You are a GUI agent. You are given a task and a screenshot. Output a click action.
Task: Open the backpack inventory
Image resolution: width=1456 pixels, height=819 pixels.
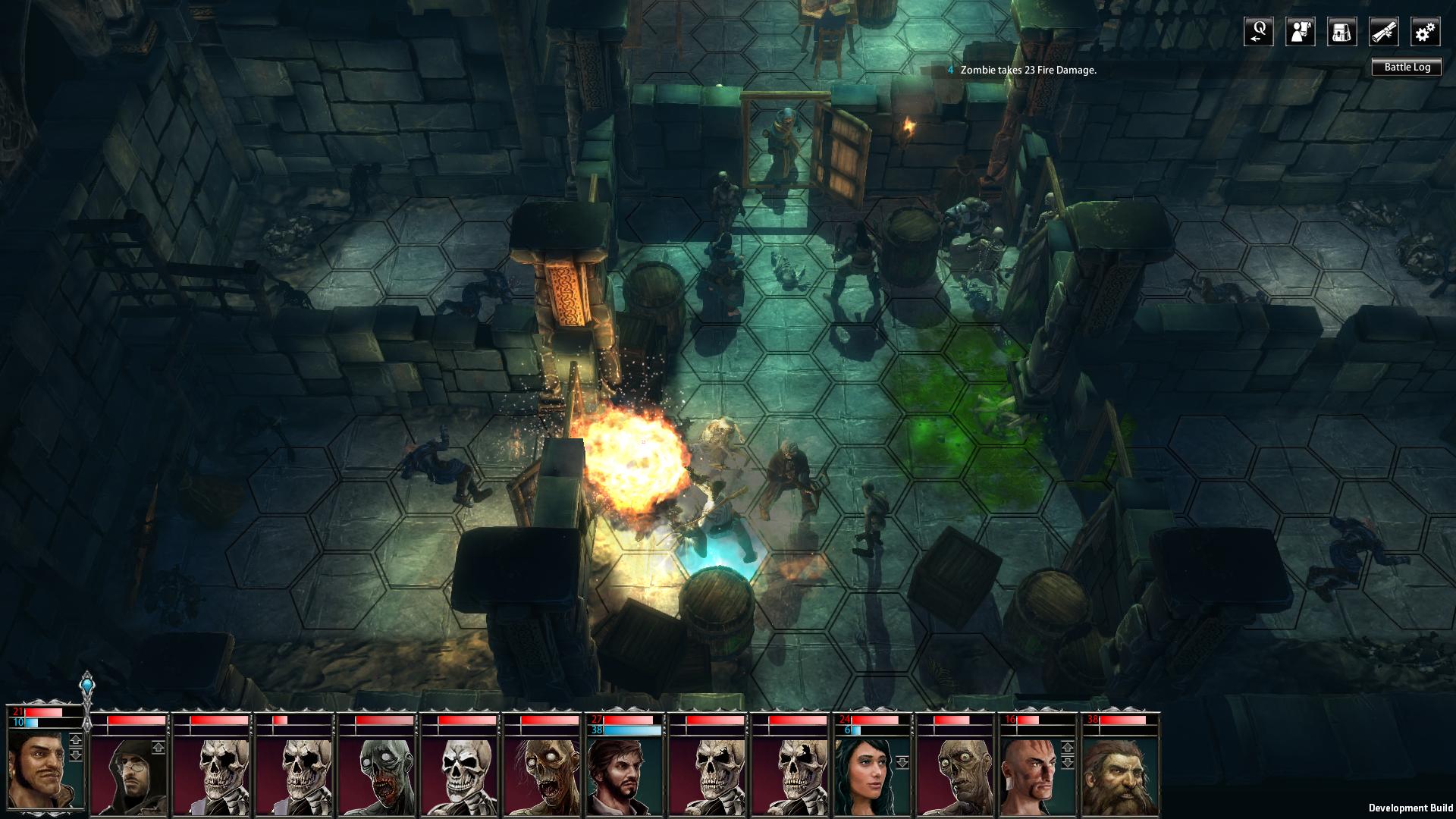tap(1341, 32)
